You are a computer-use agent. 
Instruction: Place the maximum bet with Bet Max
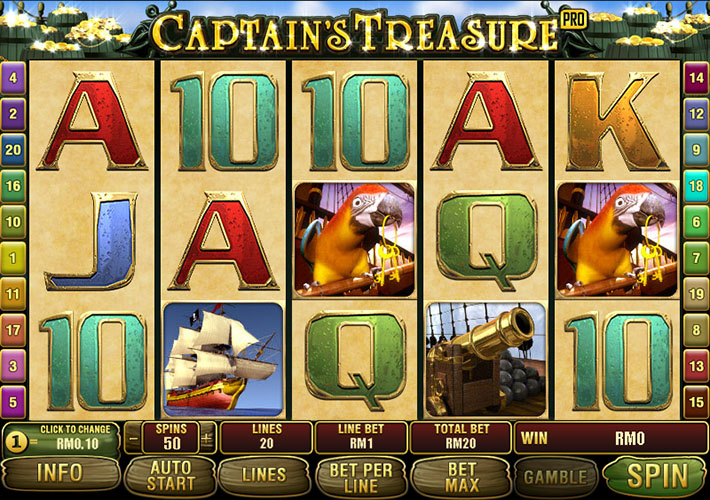coord(461,475)
